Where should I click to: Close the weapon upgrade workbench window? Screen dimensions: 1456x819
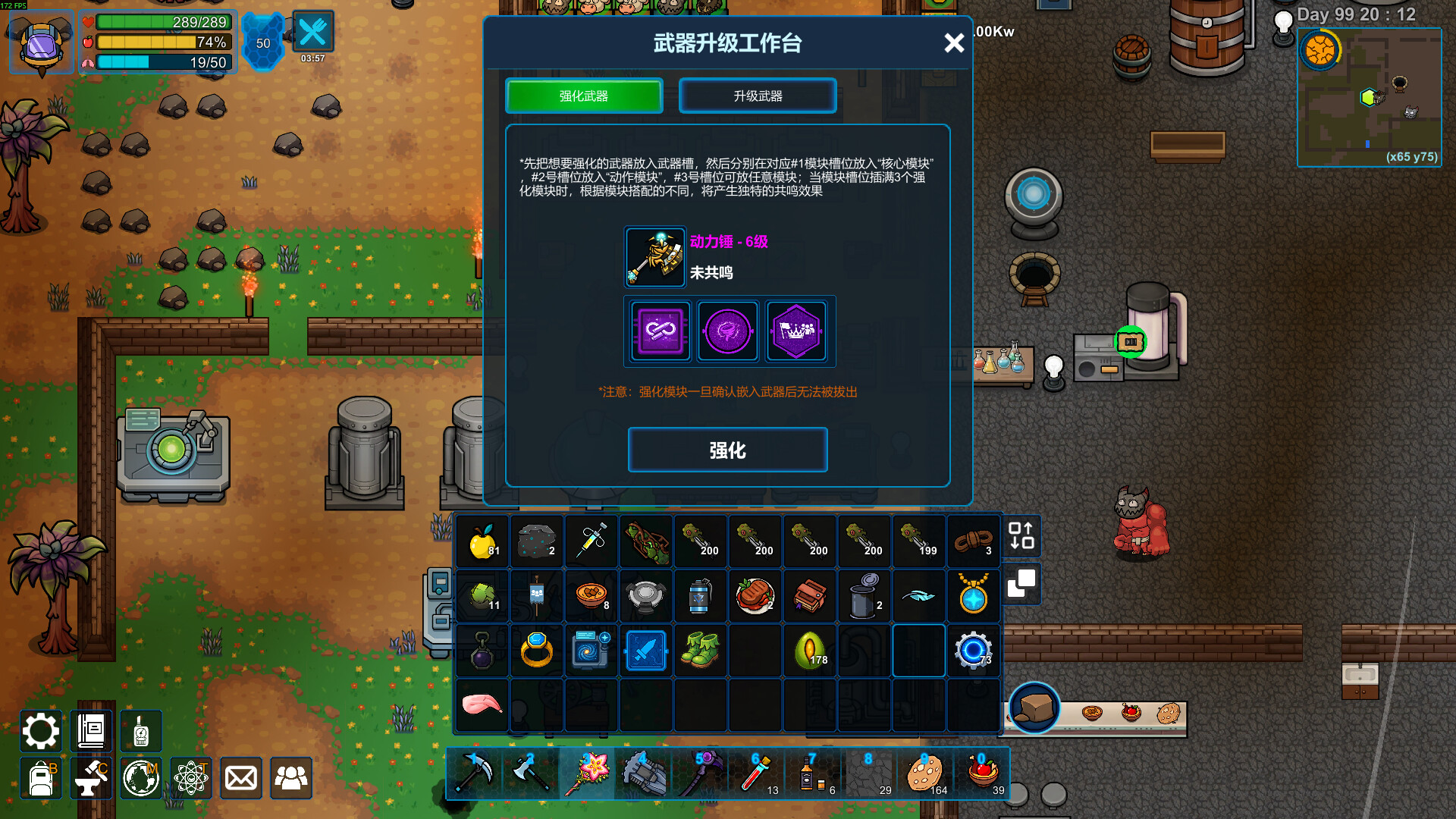point(954,43)
